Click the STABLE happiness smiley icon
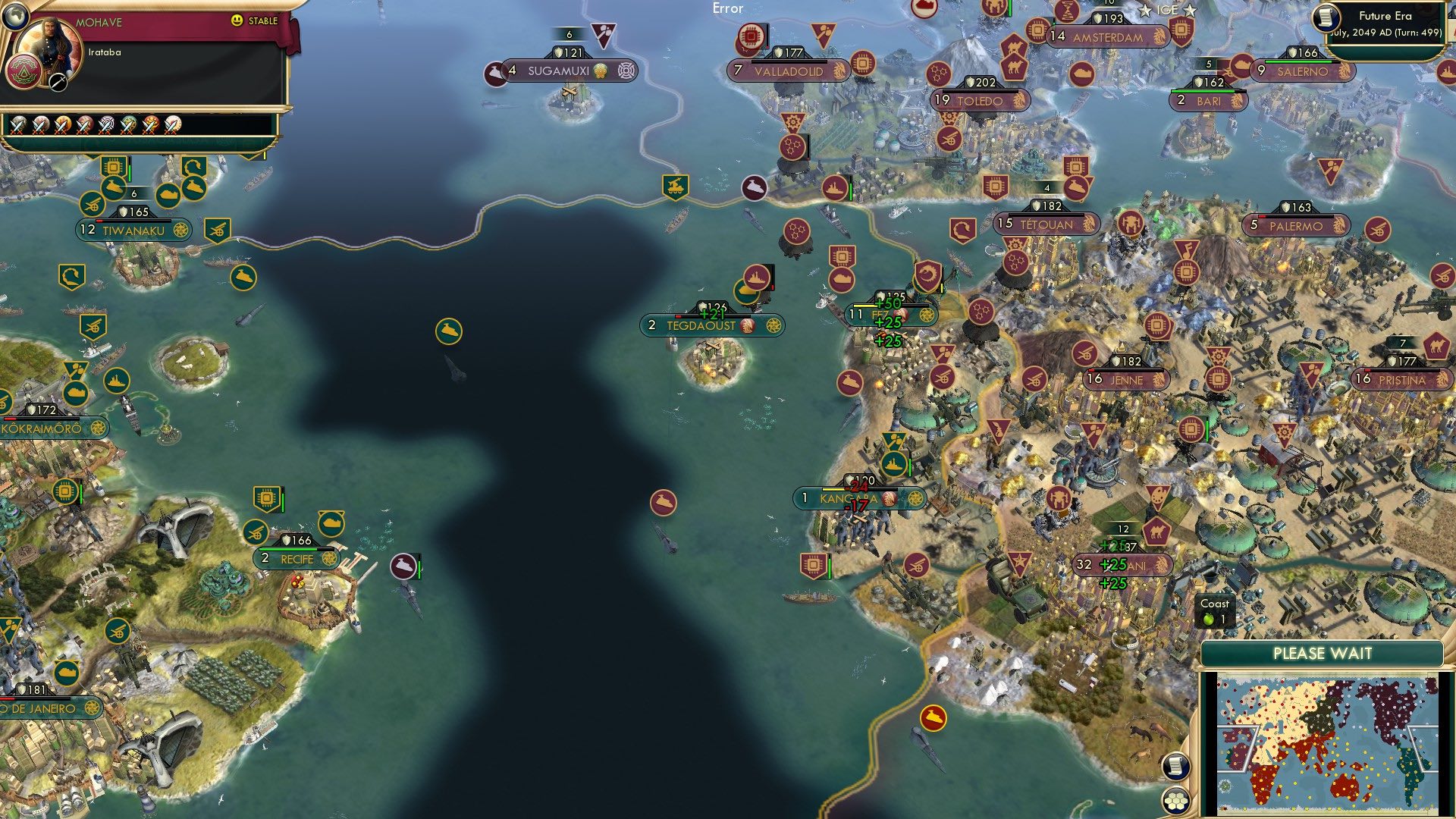Viewport: 1456px width, 819px height. point(237,20)
